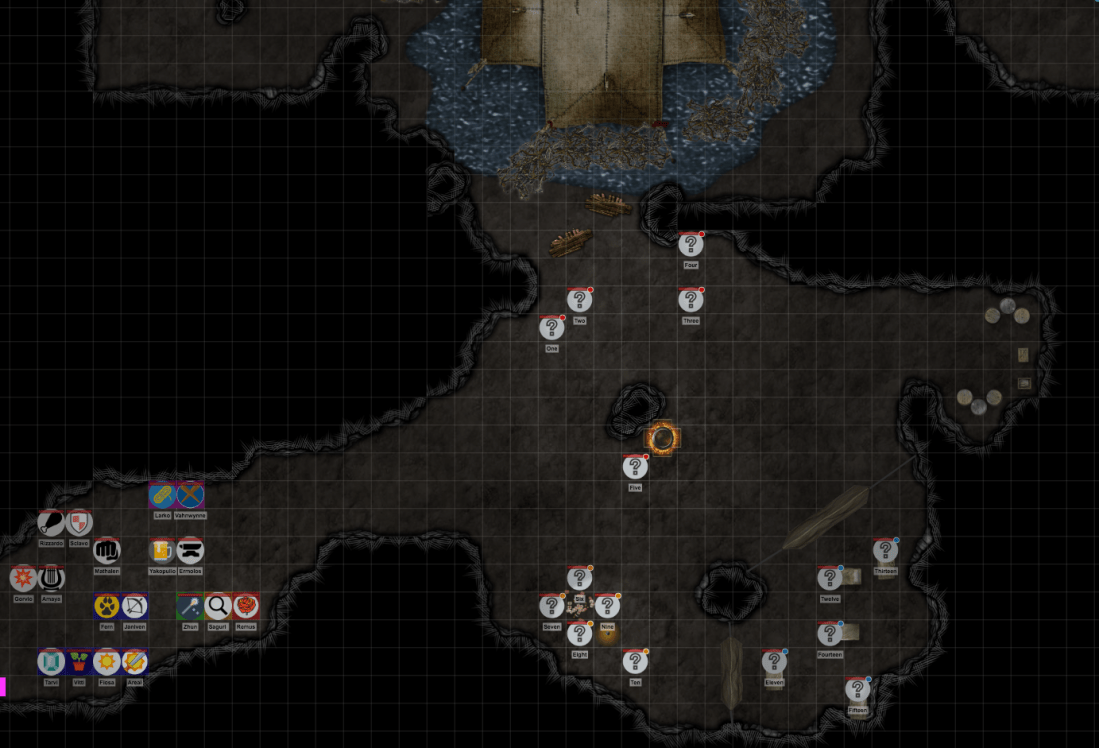Choose the Areal sword-and-sun token

coord(134,662)
